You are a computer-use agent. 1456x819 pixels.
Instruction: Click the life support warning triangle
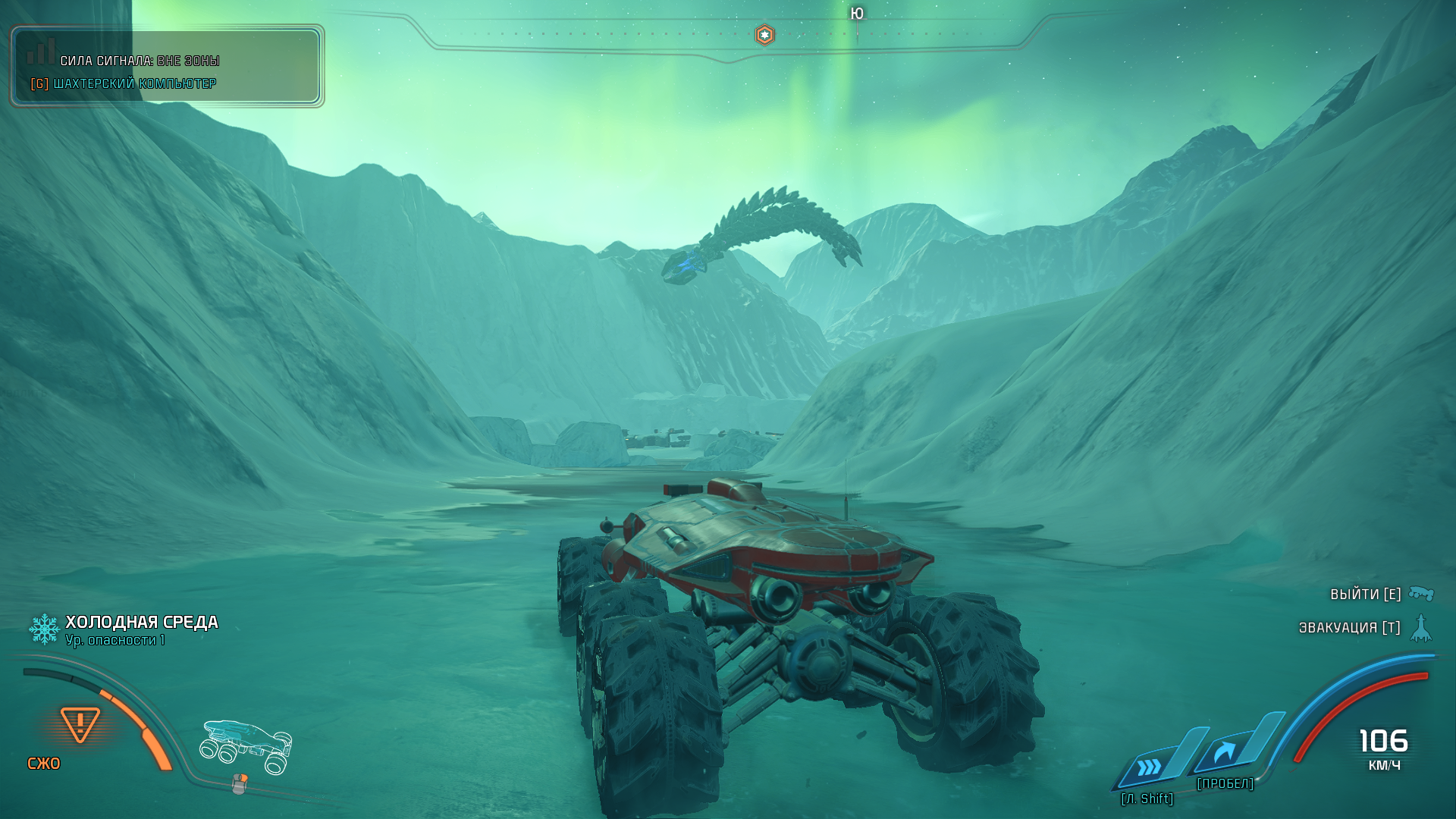pos(80,724)
